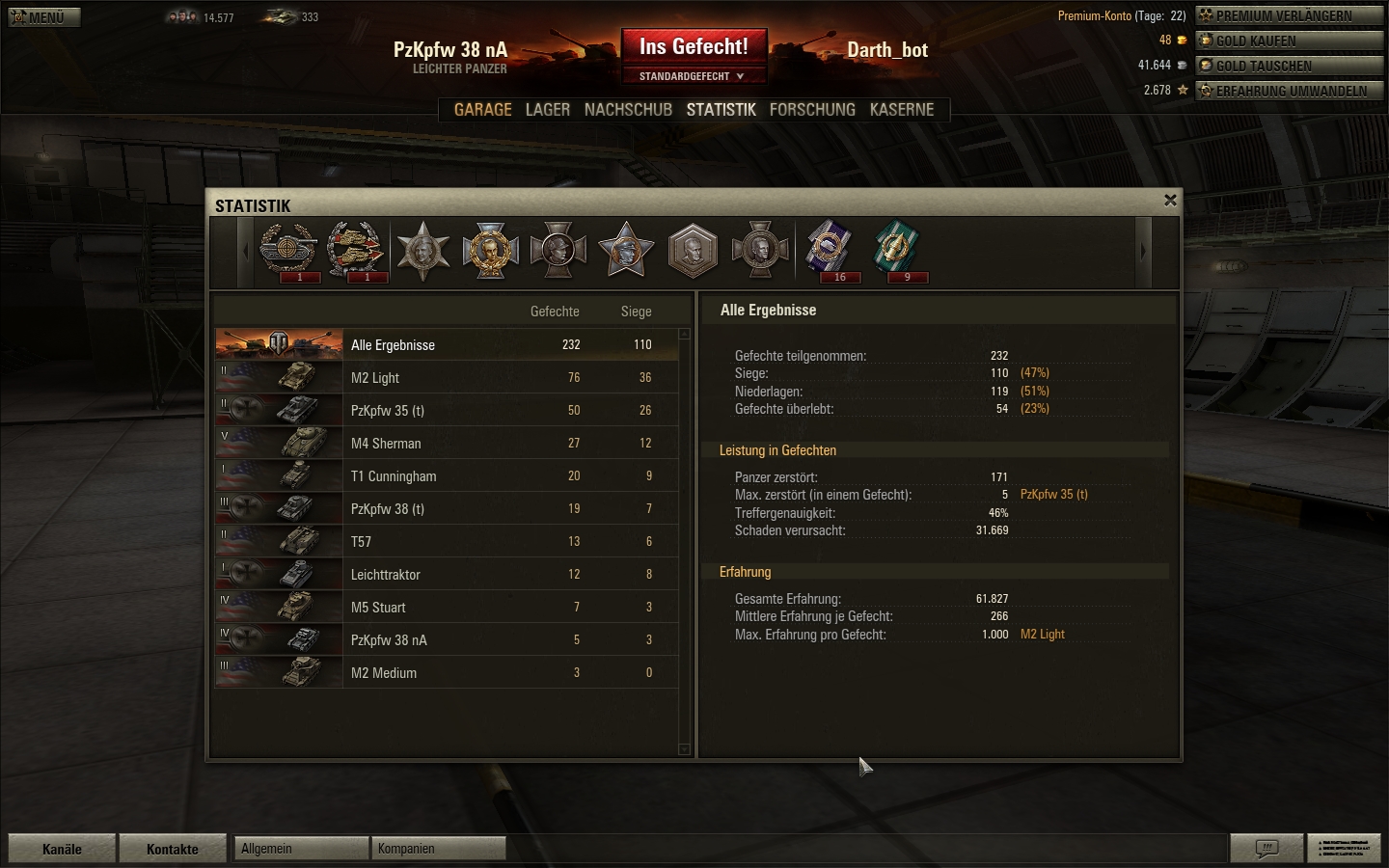The width and height of the screenshot is (1389, 868).
Task: Open the Menü button
Action: click(x=43, y=16)
